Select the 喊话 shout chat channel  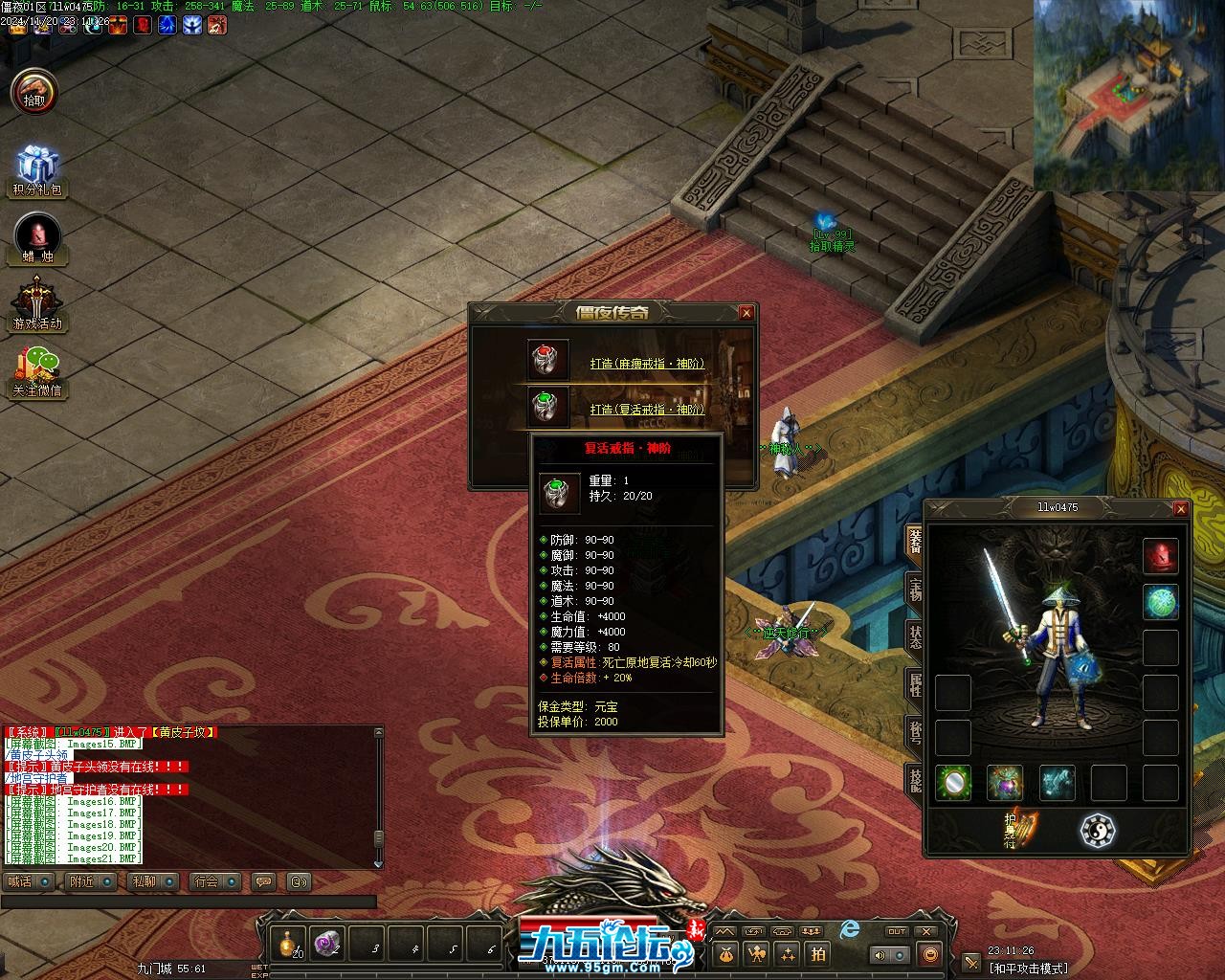27,881
